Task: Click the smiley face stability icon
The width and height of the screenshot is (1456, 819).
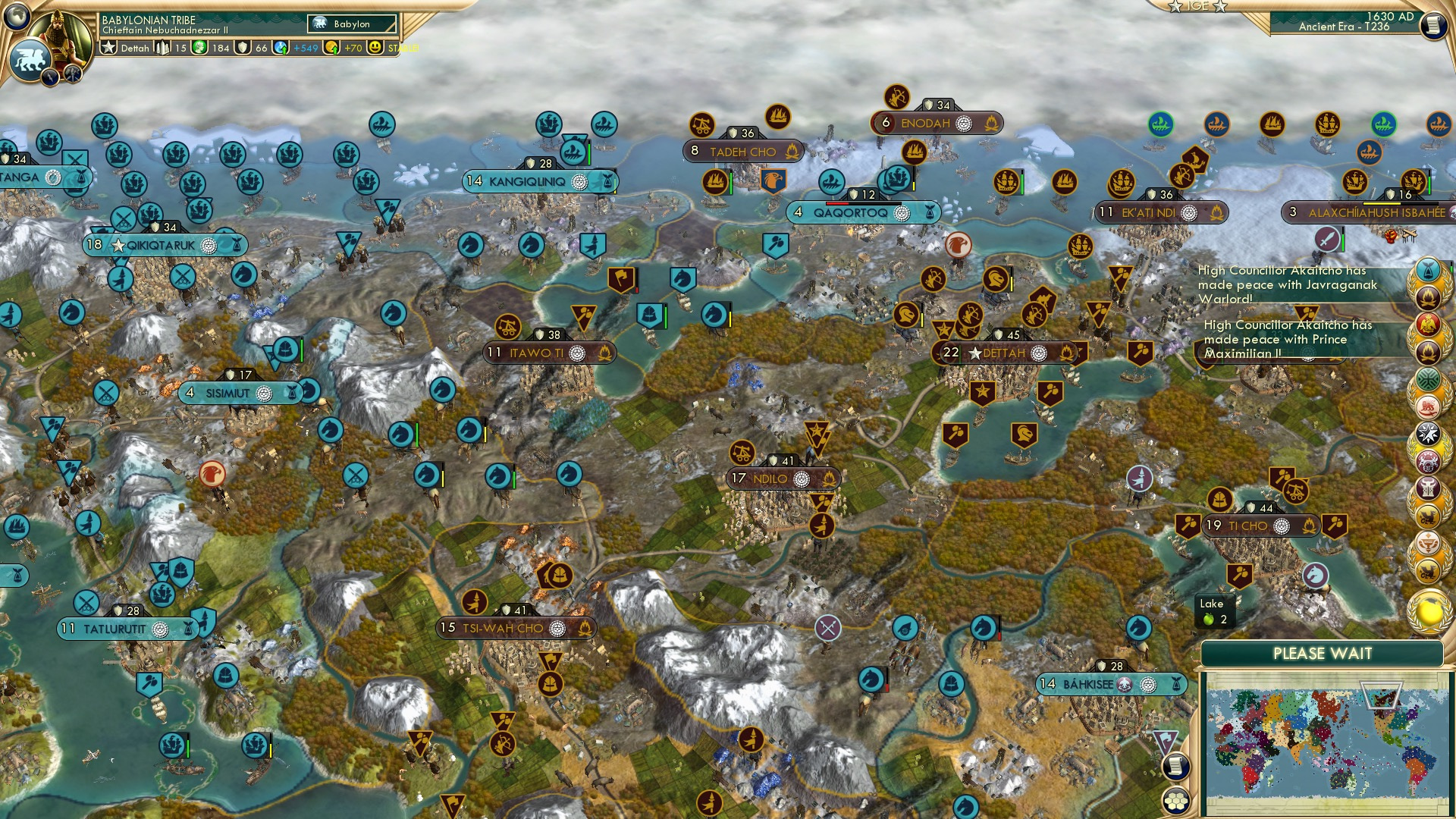Action: pyautogui.click(x=375, y=47)
